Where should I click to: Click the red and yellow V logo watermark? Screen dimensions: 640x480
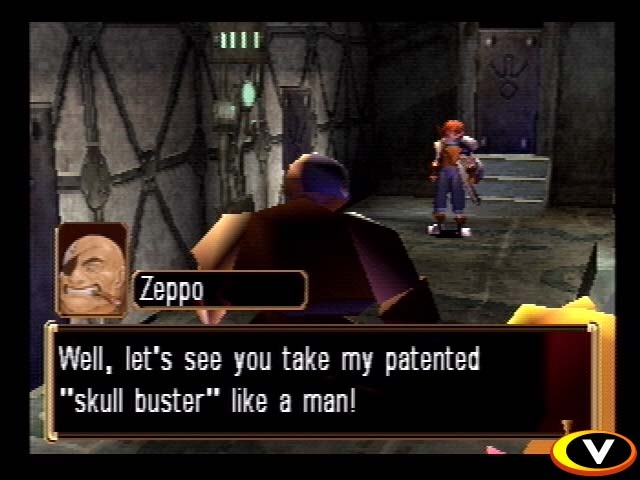tap(594, 450)
